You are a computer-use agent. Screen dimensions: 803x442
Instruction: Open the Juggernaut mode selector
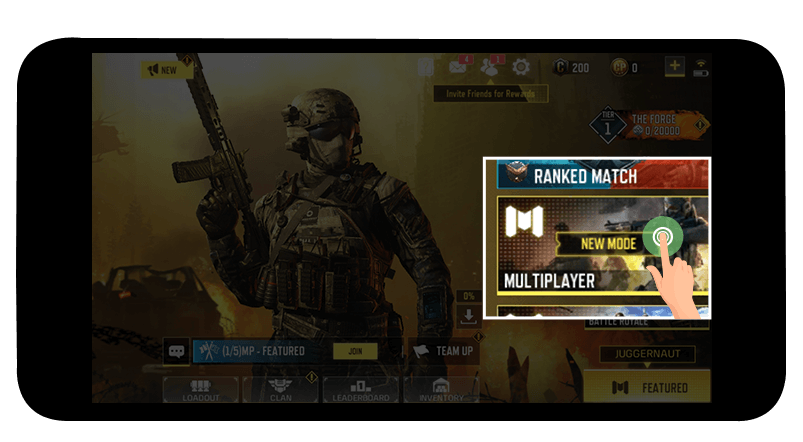pos(647,354)
